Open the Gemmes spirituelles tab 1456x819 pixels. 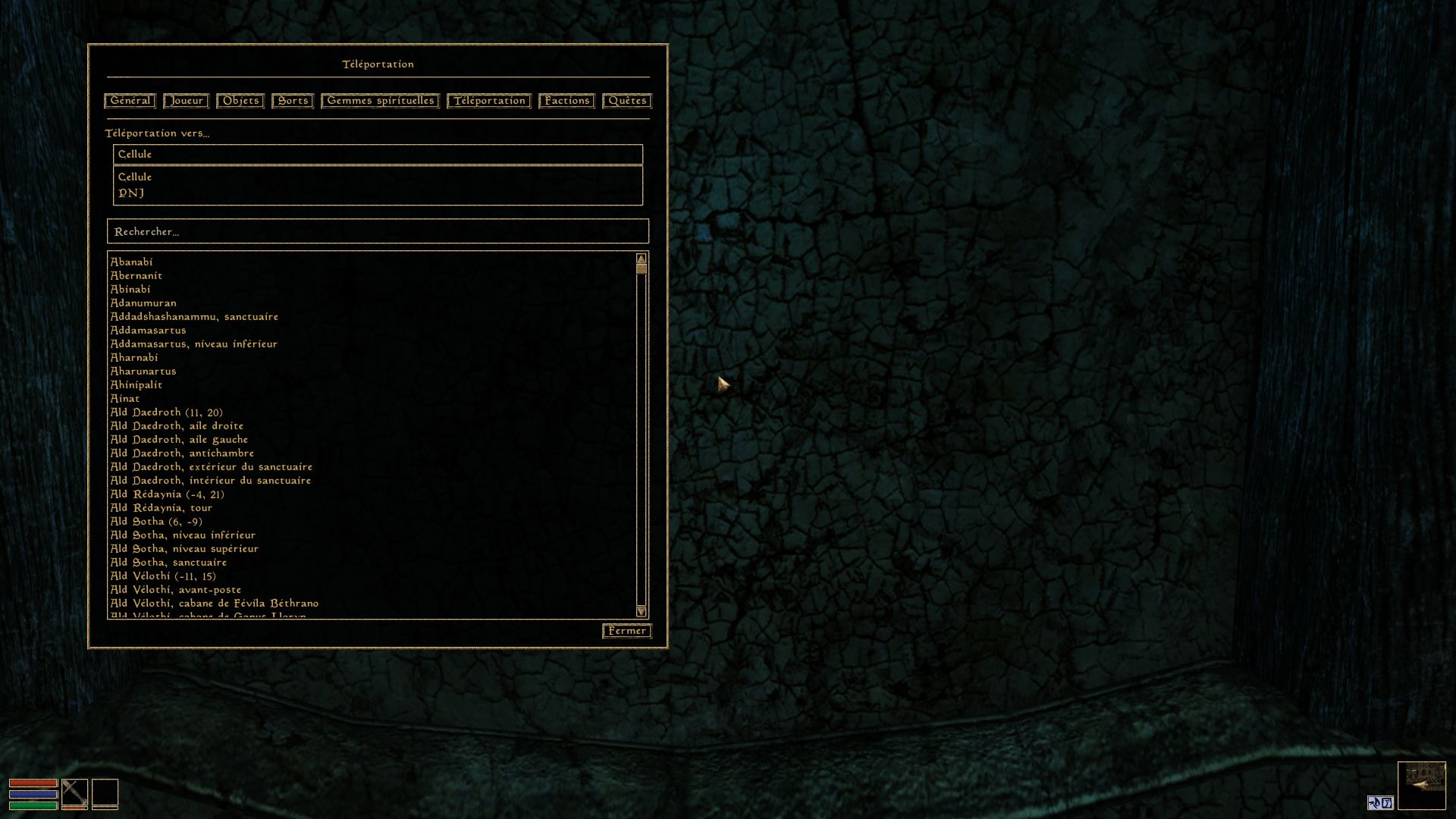pos(380,101)
